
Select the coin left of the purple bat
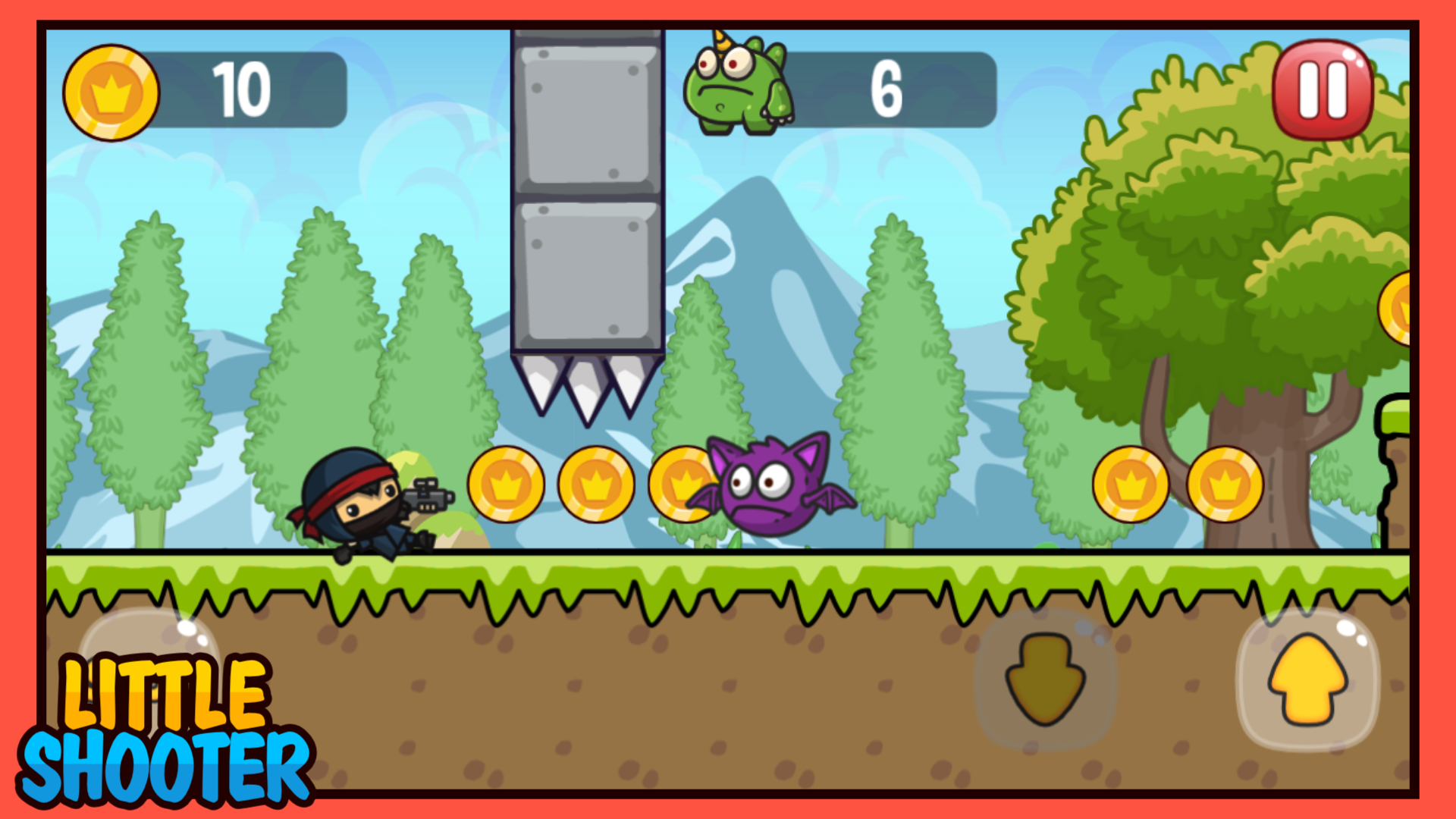tap(682, 485)
